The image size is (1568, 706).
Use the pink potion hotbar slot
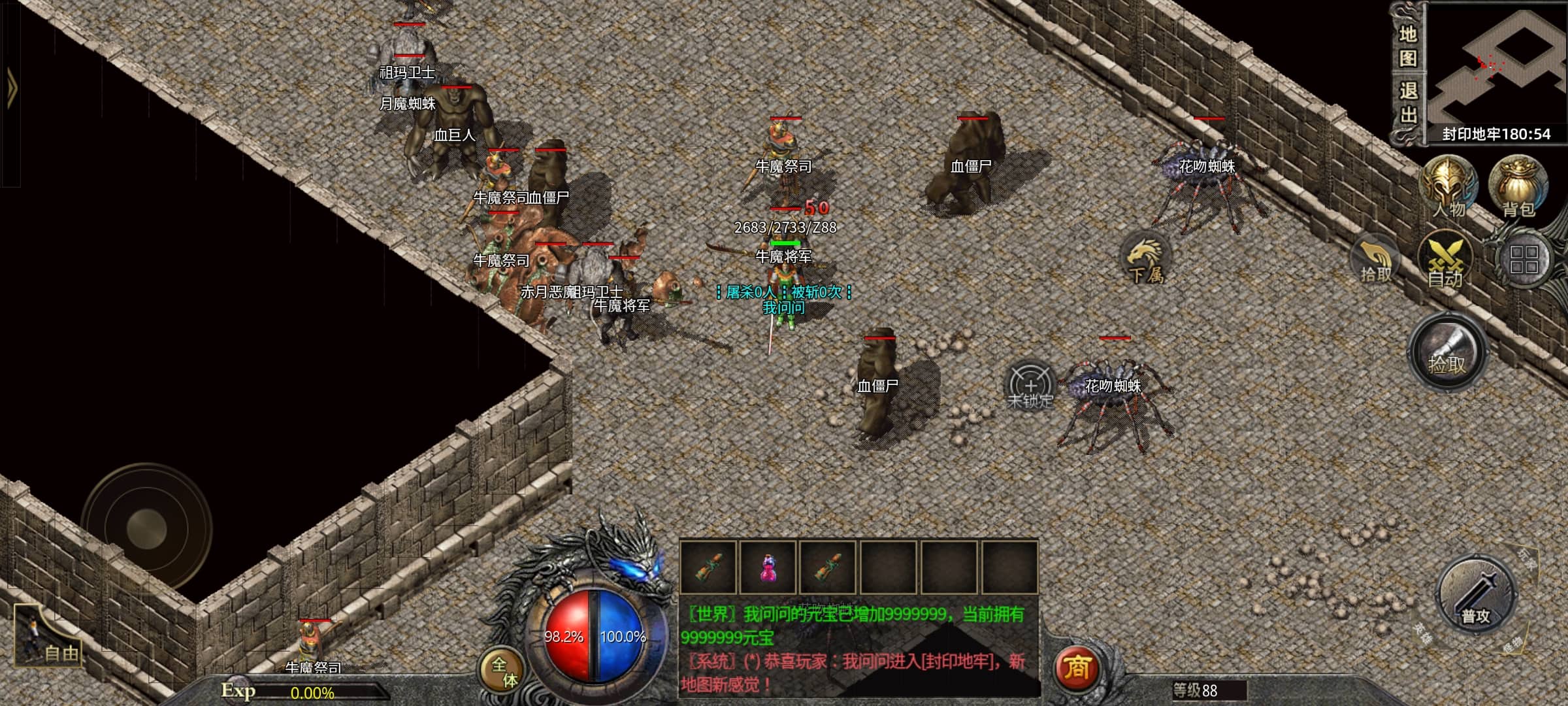point(768,567)
